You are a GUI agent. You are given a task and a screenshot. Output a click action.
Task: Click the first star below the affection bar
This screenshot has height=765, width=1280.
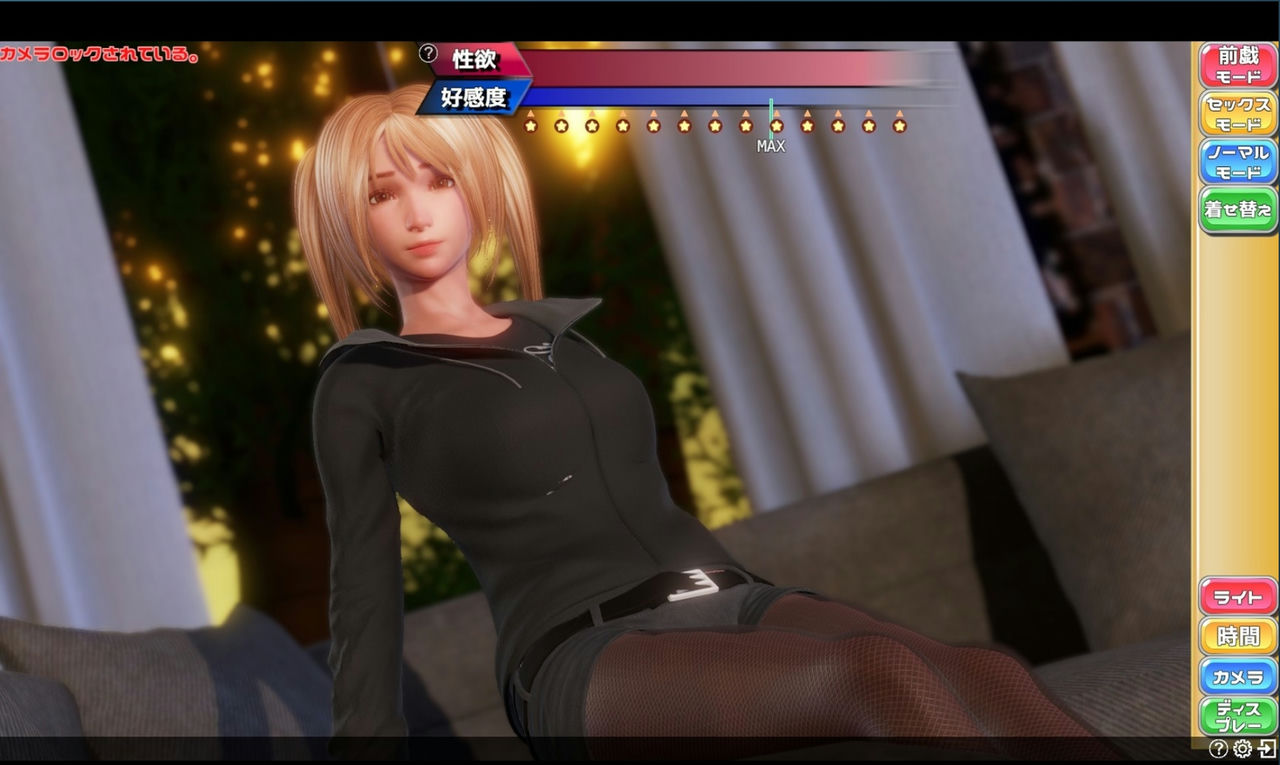(533, 125)
